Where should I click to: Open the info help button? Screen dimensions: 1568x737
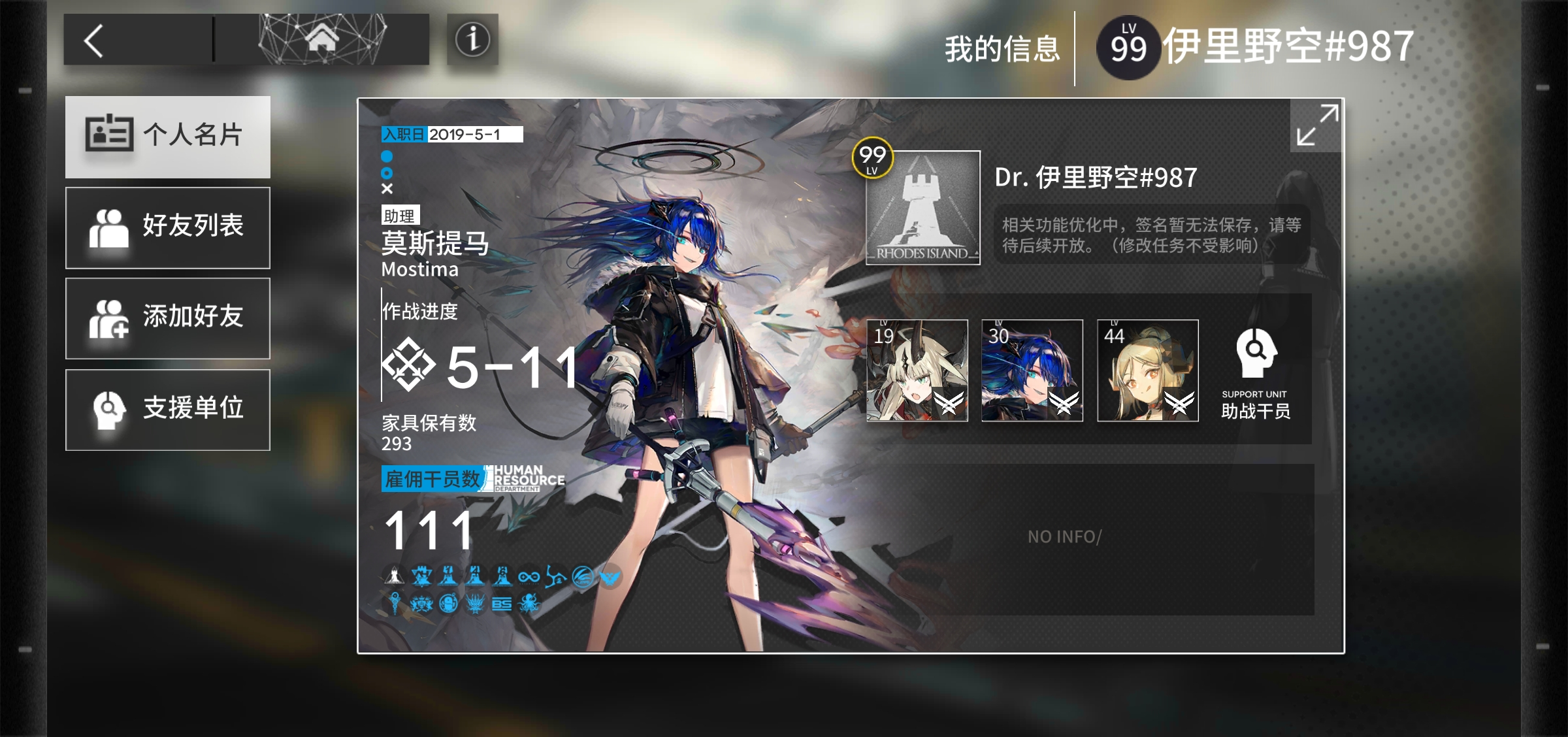click(472, 39)
